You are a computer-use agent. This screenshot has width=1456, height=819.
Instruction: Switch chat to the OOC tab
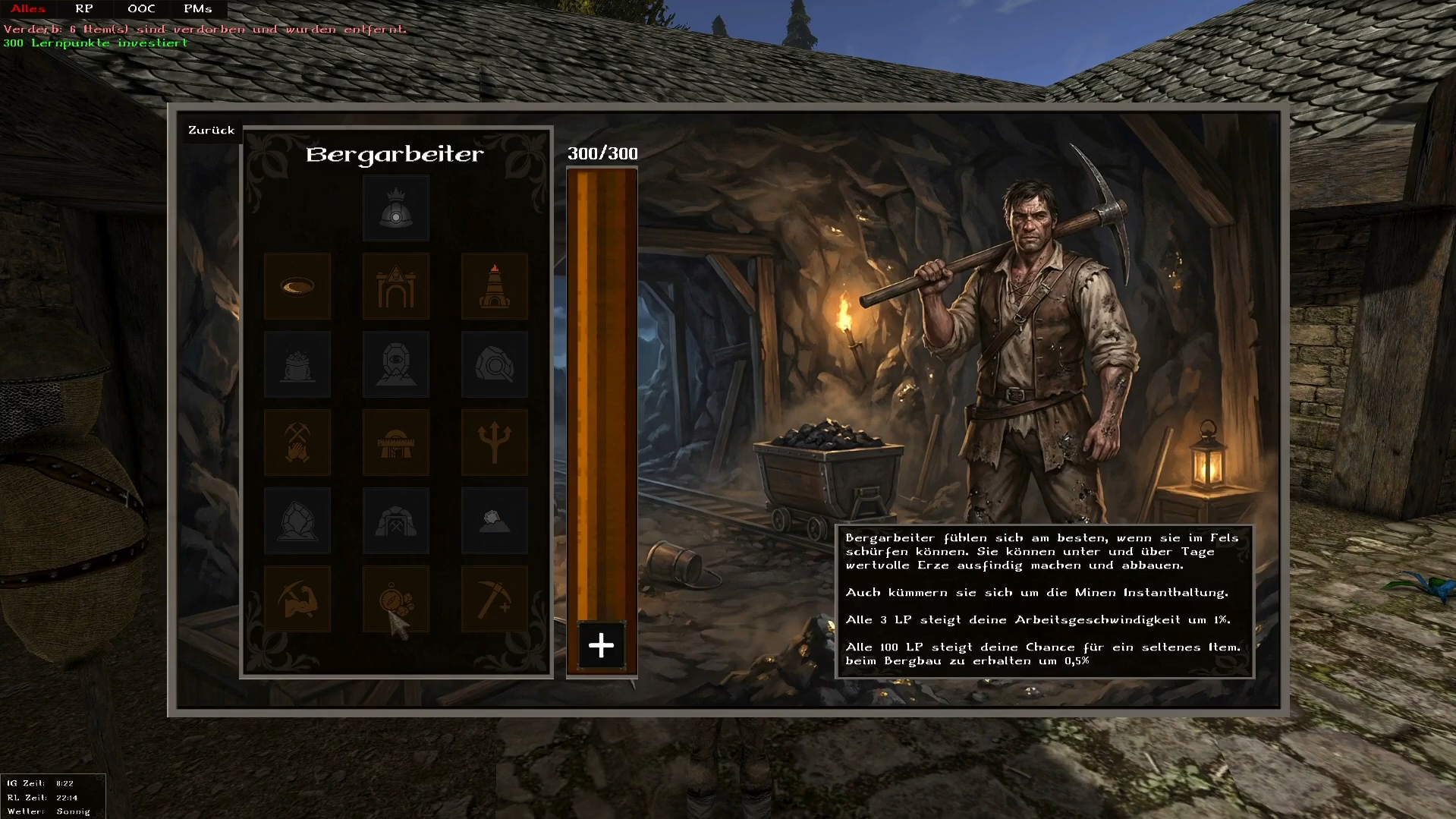tap(141, 9)
